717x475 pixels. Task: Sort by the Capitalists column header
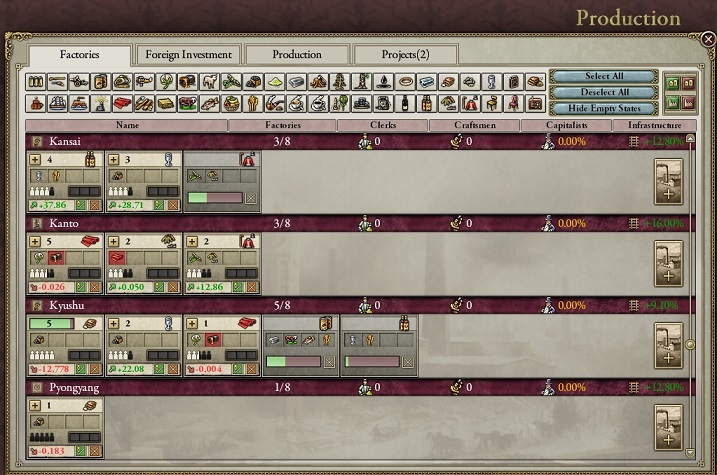point(566,126)
